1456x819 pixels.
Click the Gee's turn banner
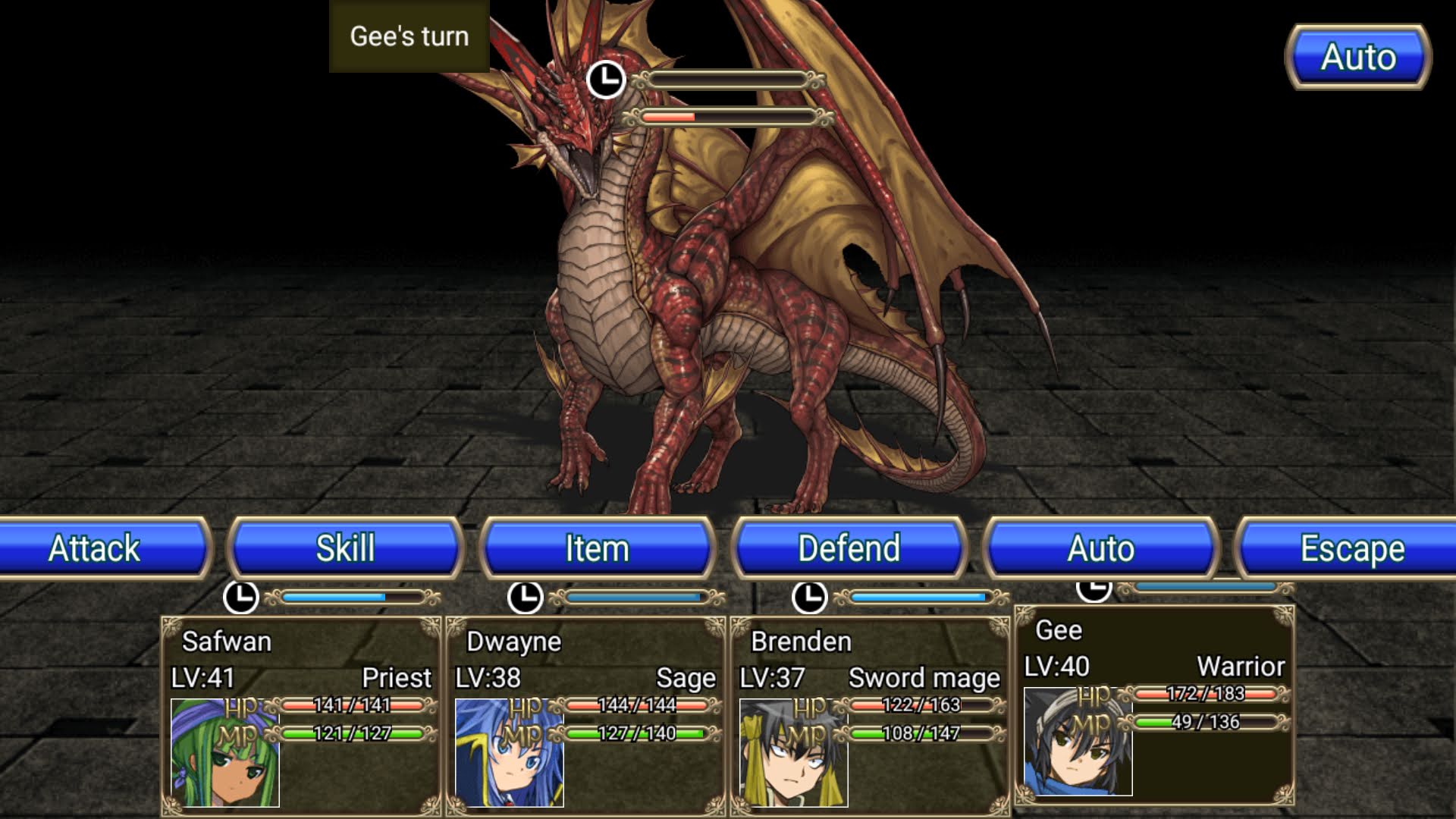[408, 36]
